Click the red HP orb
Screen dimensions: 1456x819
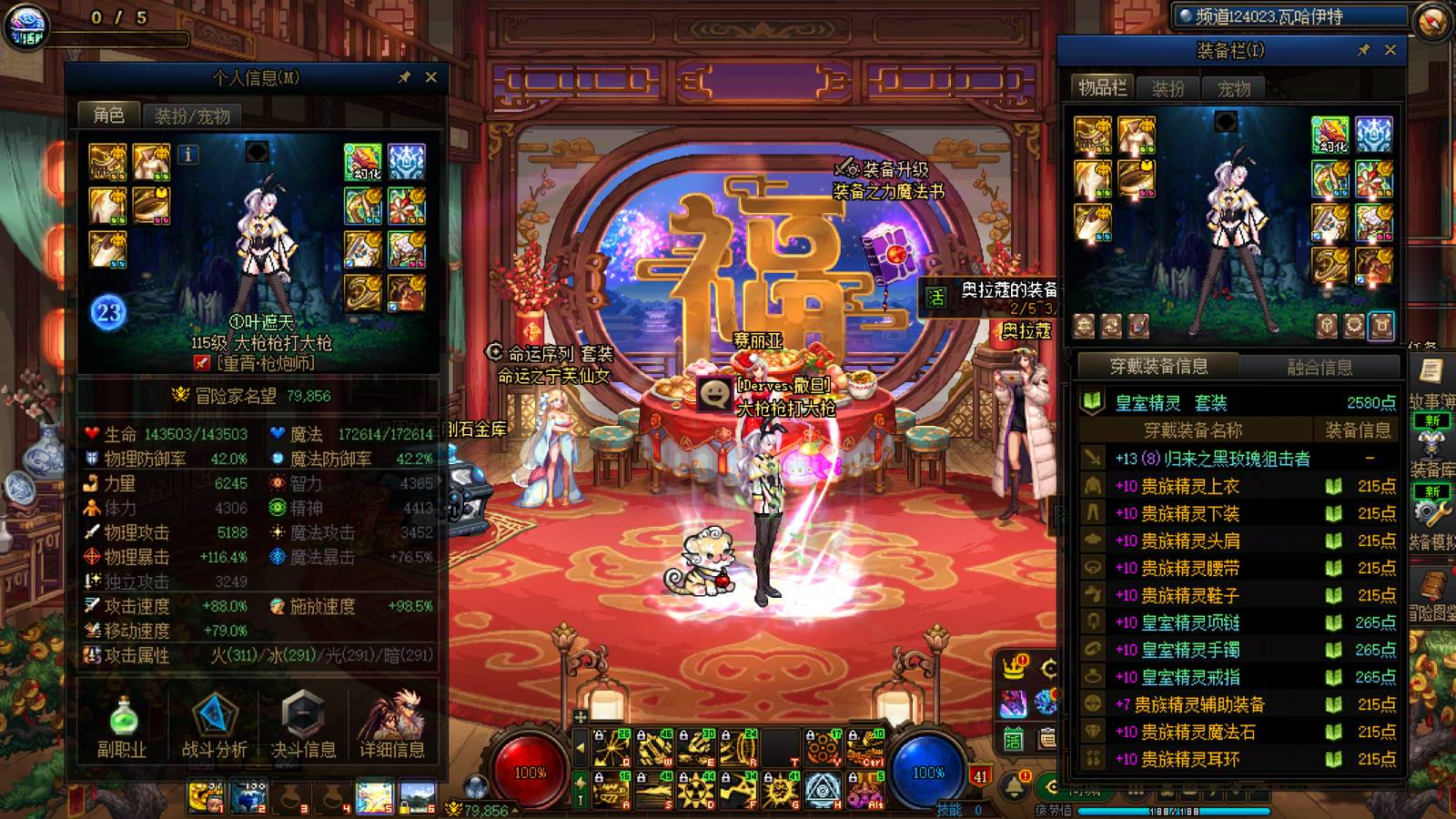coord(530,772)
